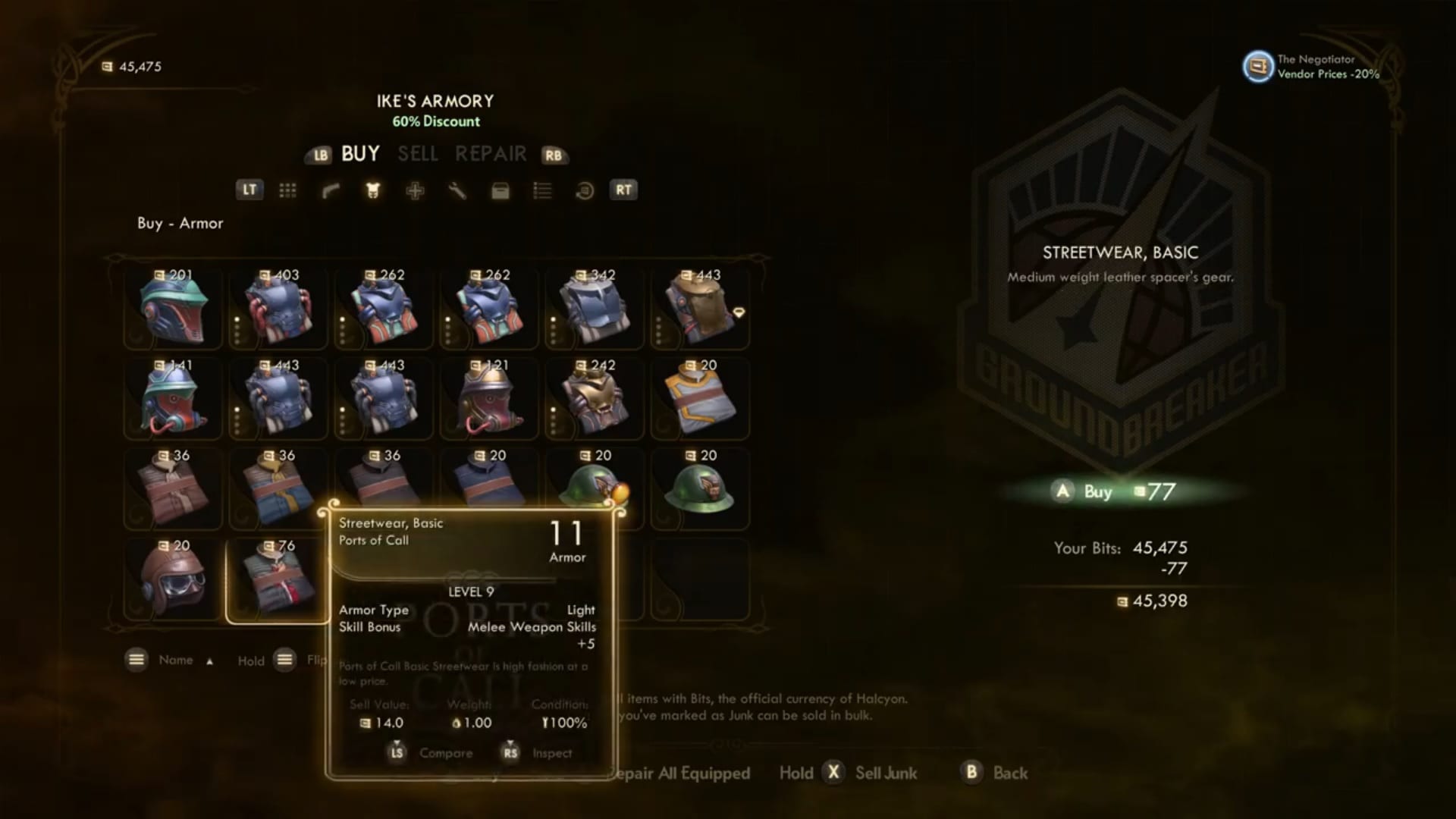
Task: Toggle the Flip sort order button
Action: 285,660
